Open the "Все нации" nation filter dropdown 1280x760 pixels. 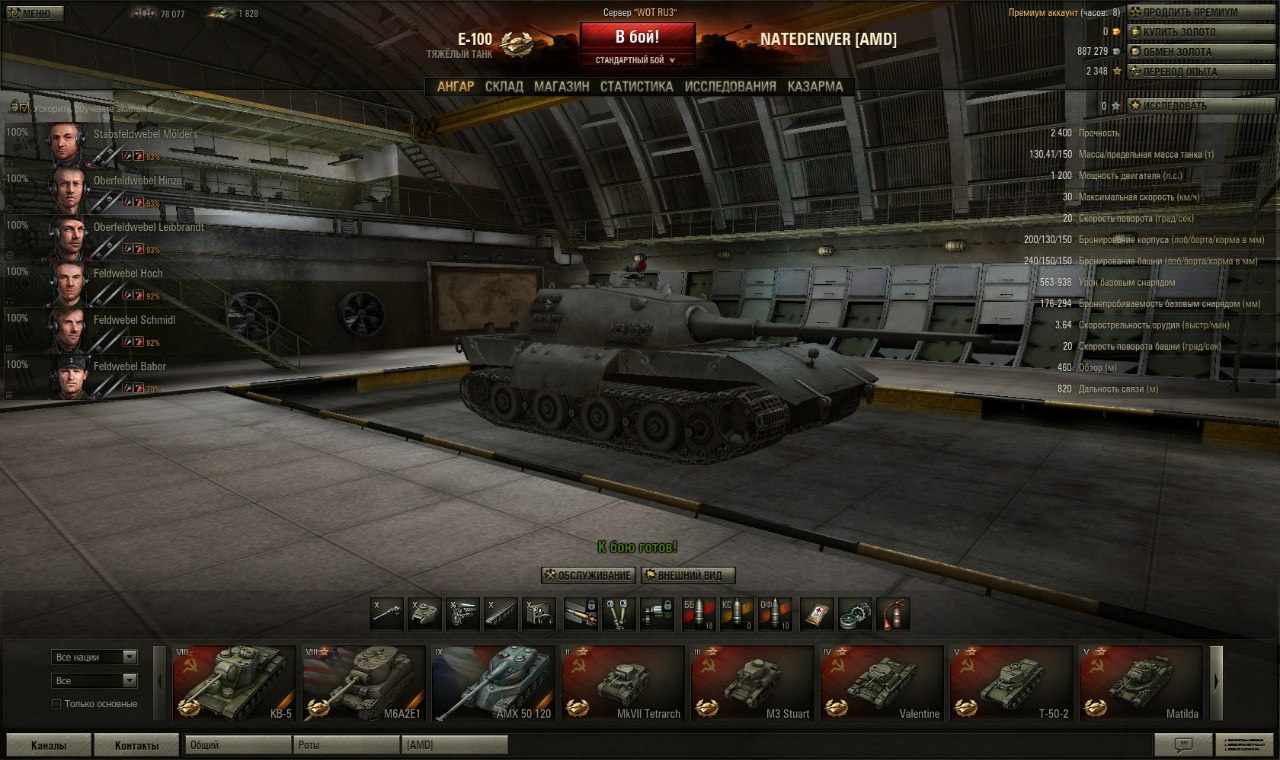(95, 657)
